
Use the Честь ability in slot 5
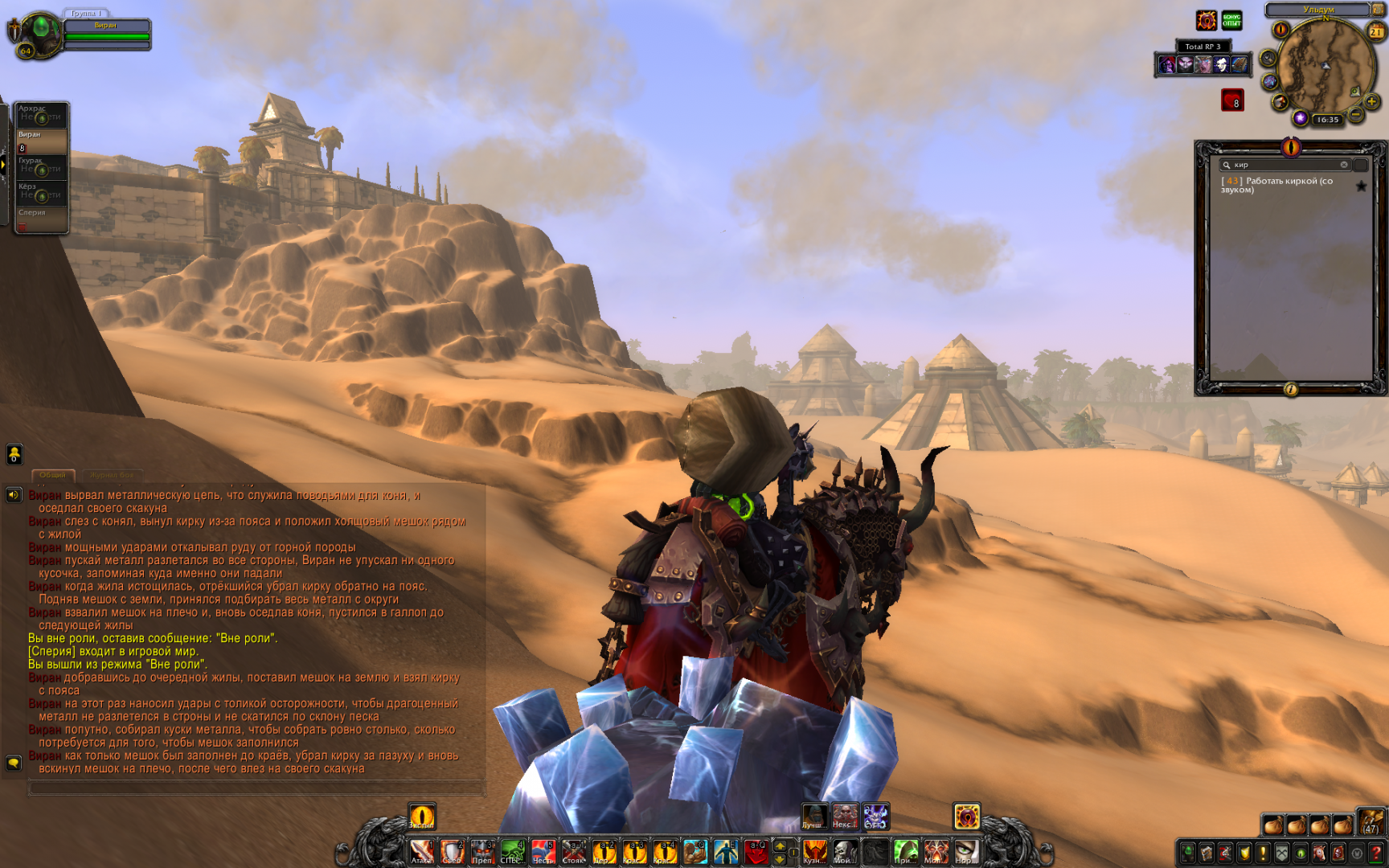point(543,852)
